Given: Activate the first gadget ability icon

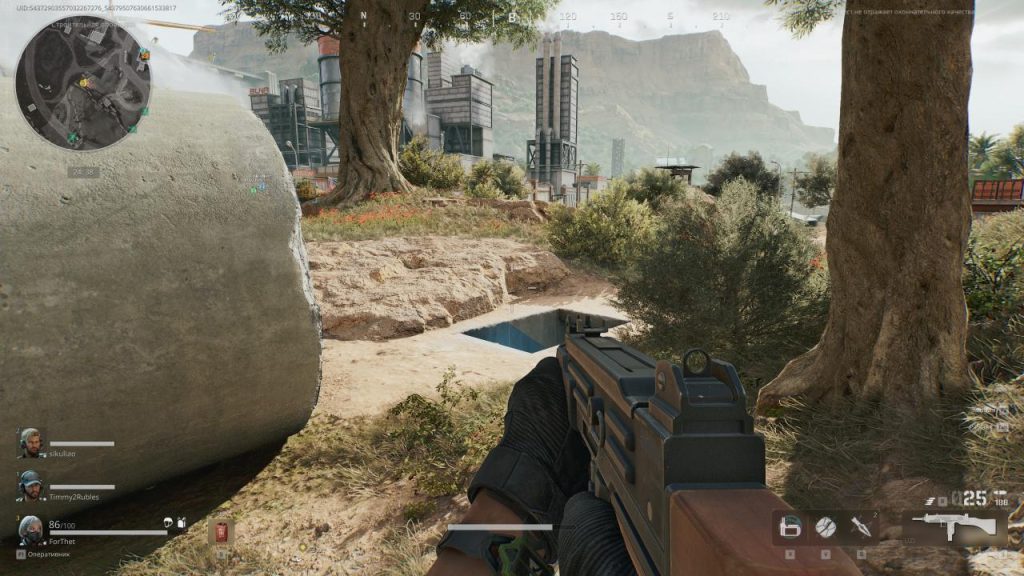Looking at the screenshot, I should click(791, 527).
